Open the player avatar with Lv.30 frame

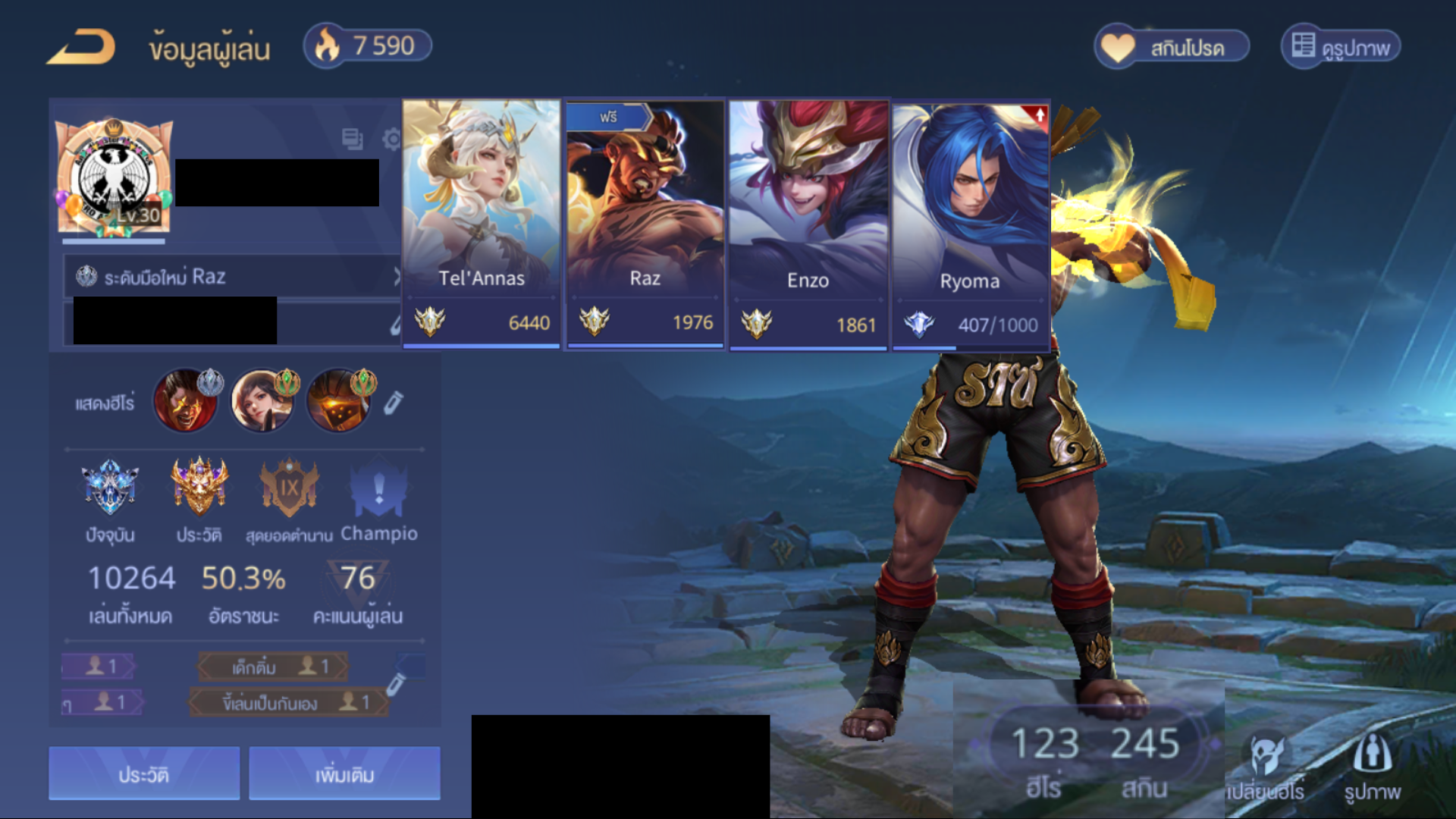(114, 177)
